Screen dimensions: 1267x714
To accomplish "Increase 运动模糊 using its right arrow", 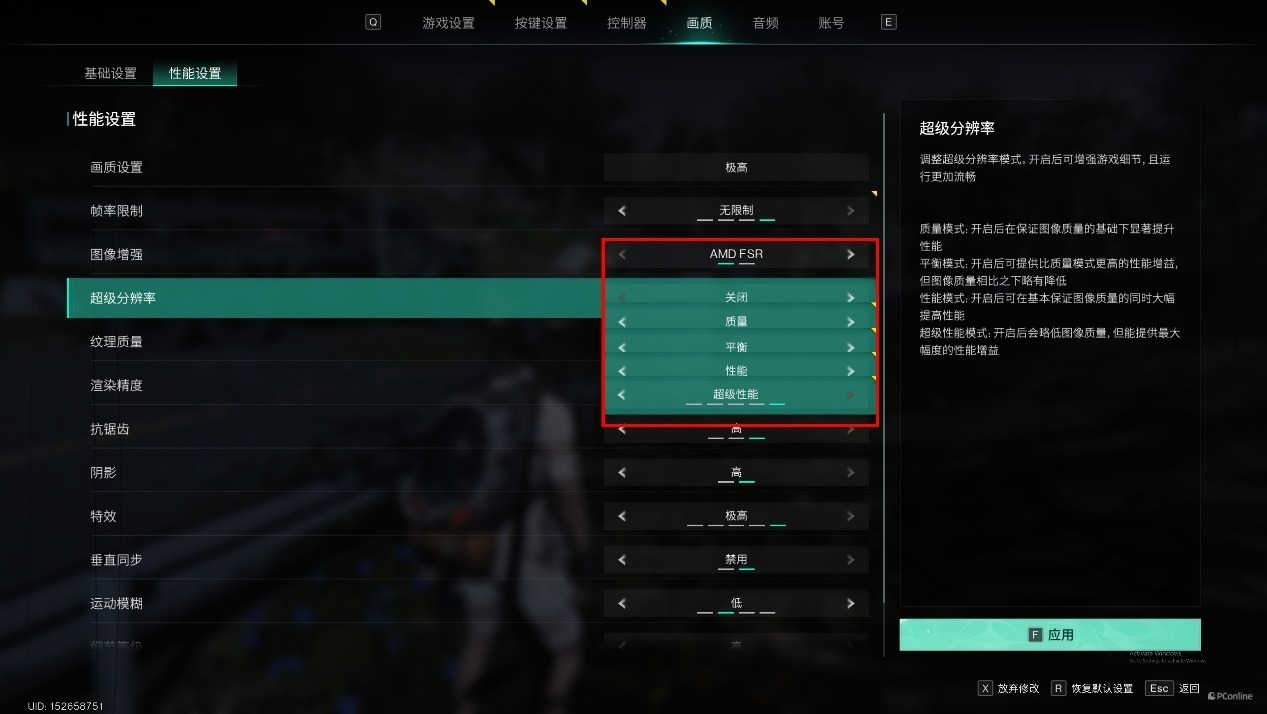I will [851, 604].
